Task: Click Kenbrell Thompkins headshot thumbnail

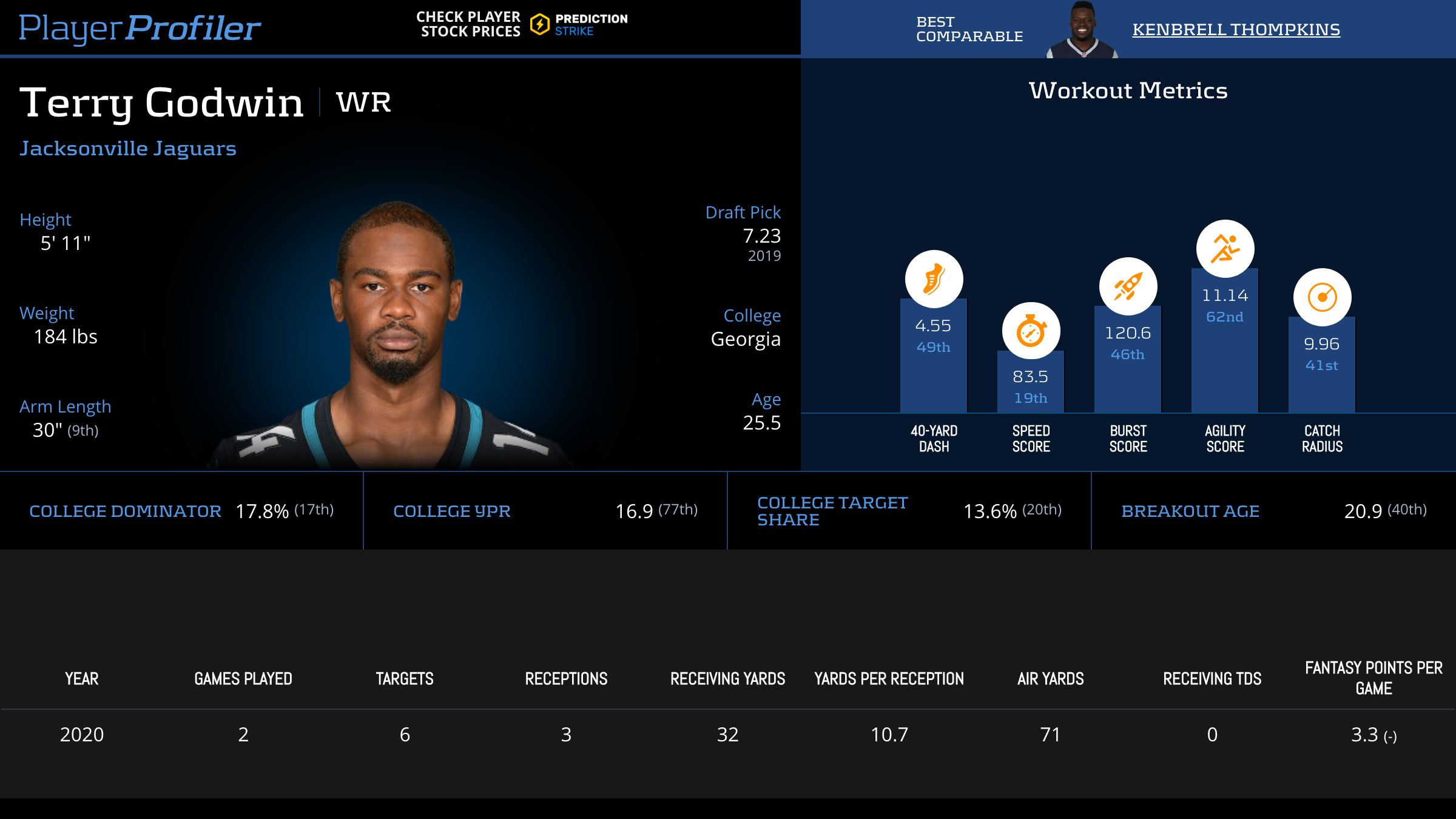Action: tap(1082, 30)
